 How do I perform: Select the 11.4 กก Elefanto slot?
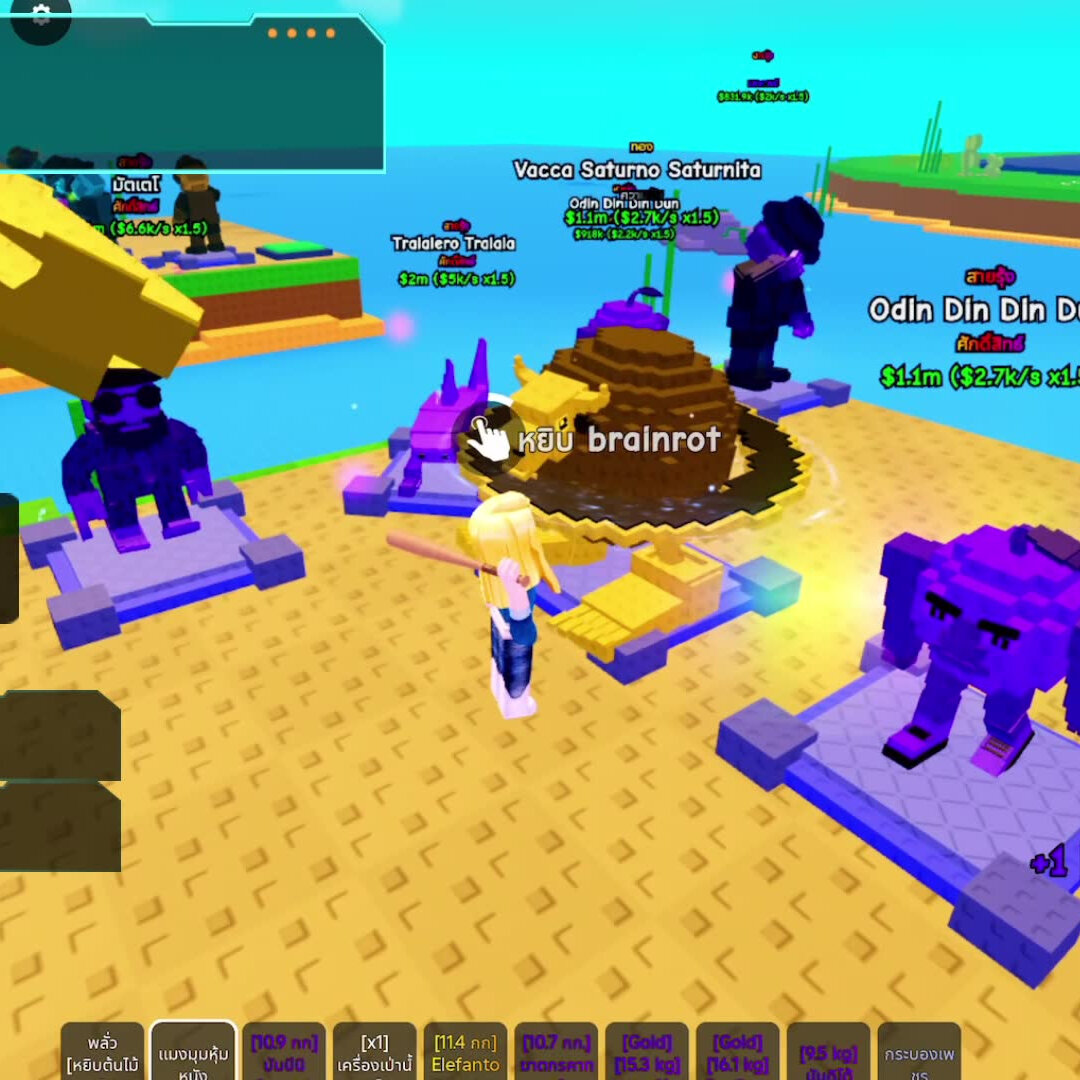tap(465, 1052)
